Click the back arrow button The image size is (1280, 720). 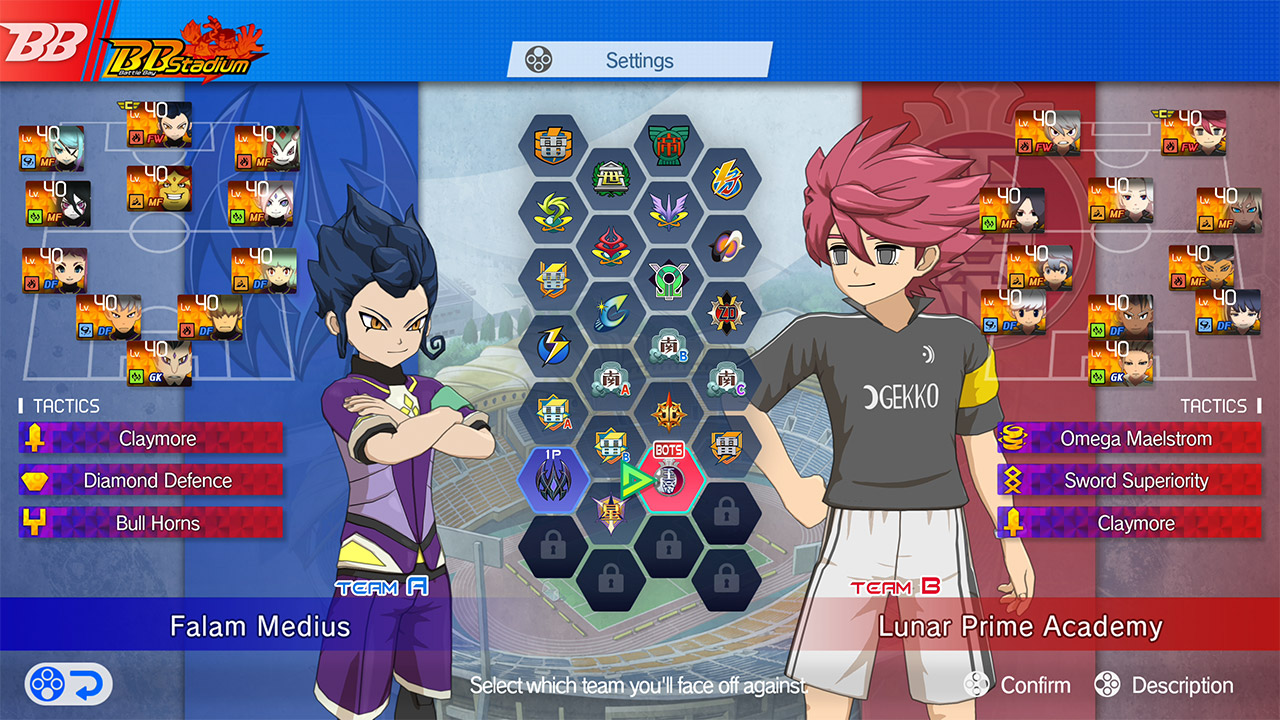[68, 685]
